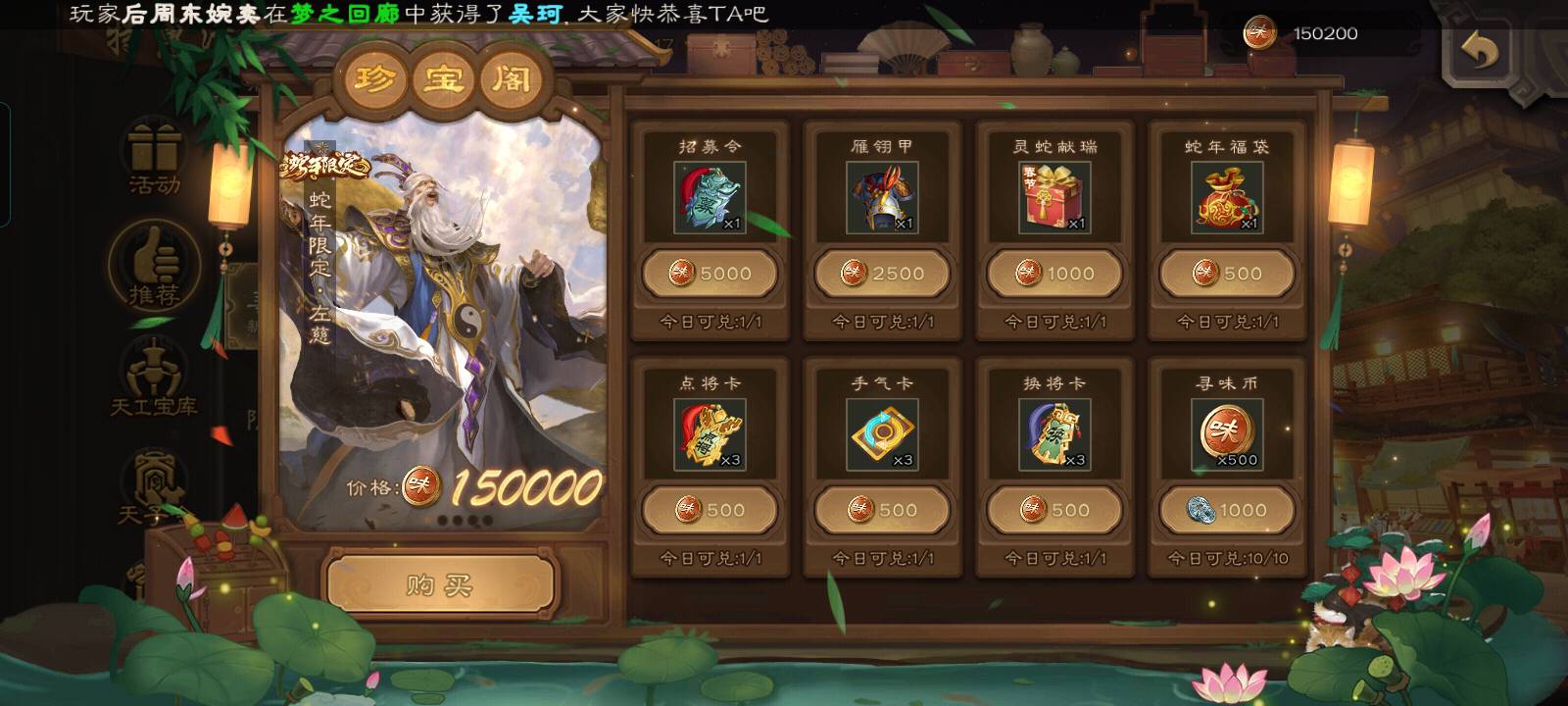Exchange 500 coins for 蛇年福袋

click(1227, 274)
